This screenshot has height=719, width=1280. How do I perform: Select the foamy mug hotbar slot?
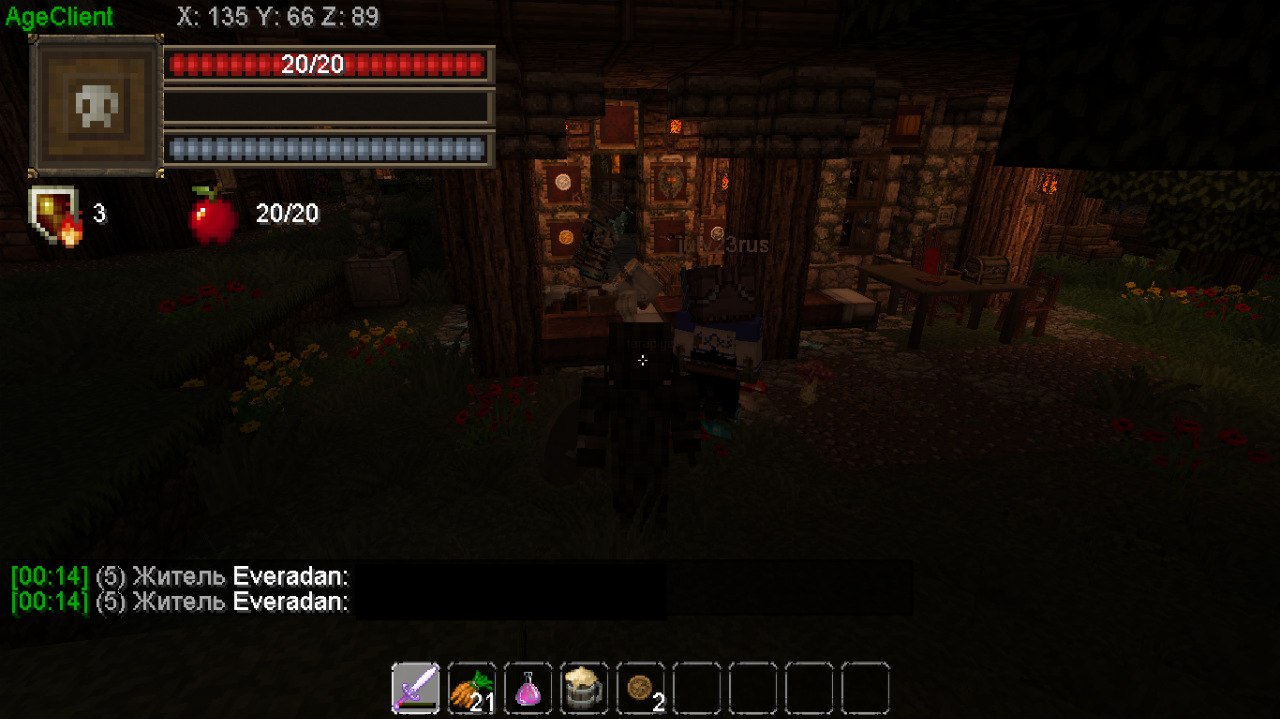[x=583, y=688]
